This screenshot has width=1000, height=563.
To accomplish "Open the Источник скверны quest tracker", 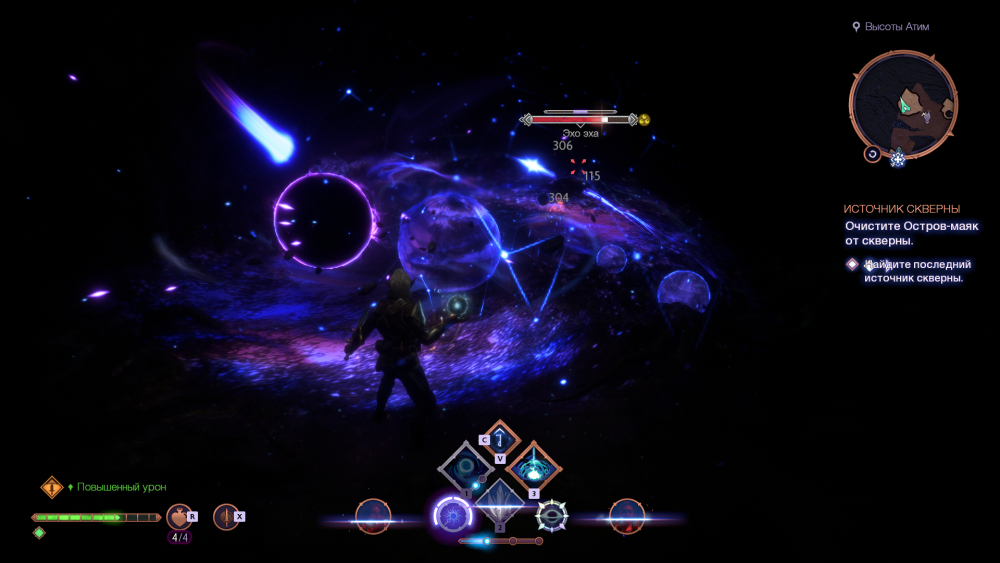I will (x=901, y=209).
